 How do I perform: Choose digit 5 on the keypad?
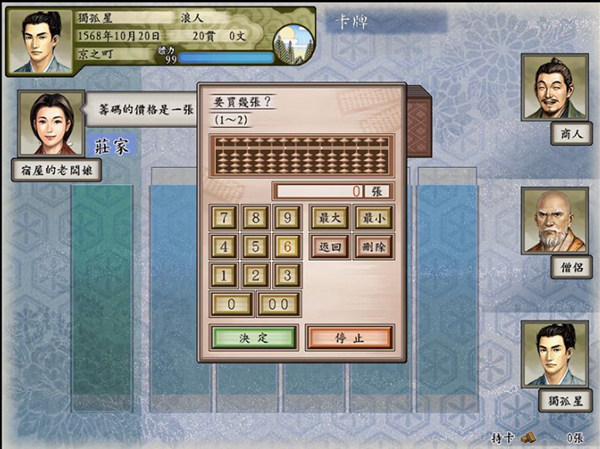257,246
